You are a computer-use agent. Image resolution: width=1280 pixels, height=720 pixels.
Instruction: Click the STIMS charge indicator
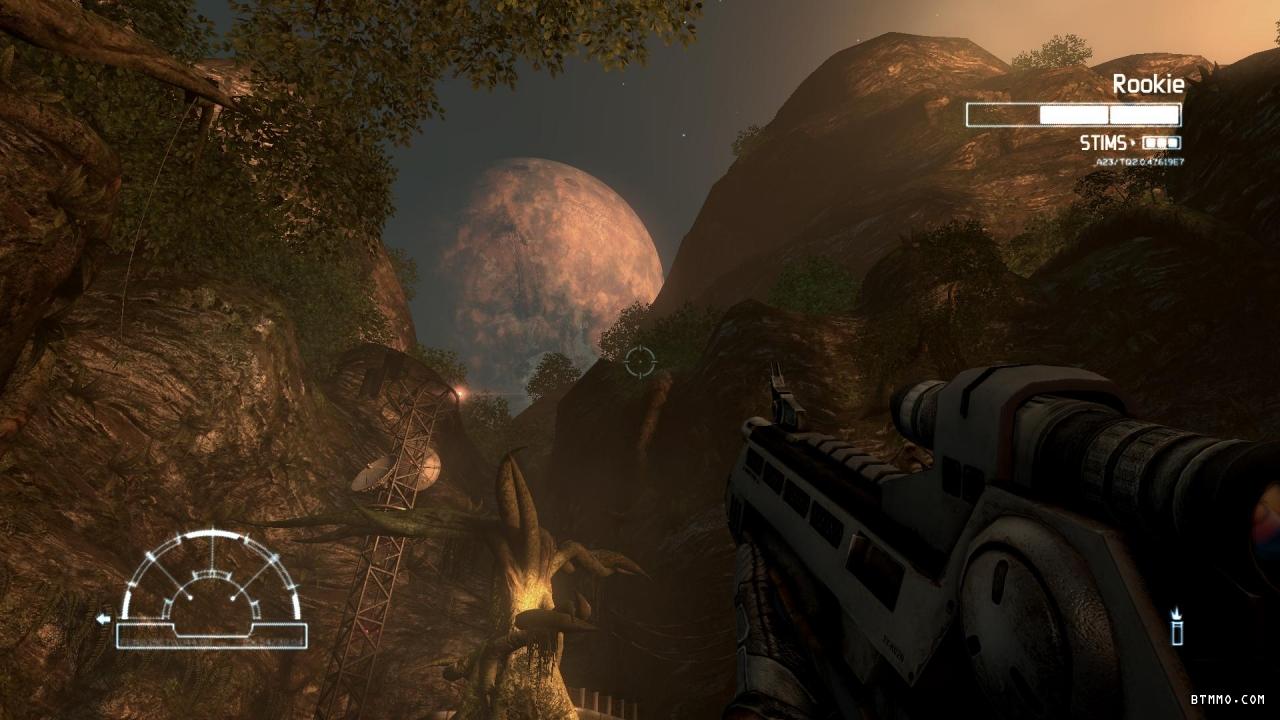(1161, 143)
